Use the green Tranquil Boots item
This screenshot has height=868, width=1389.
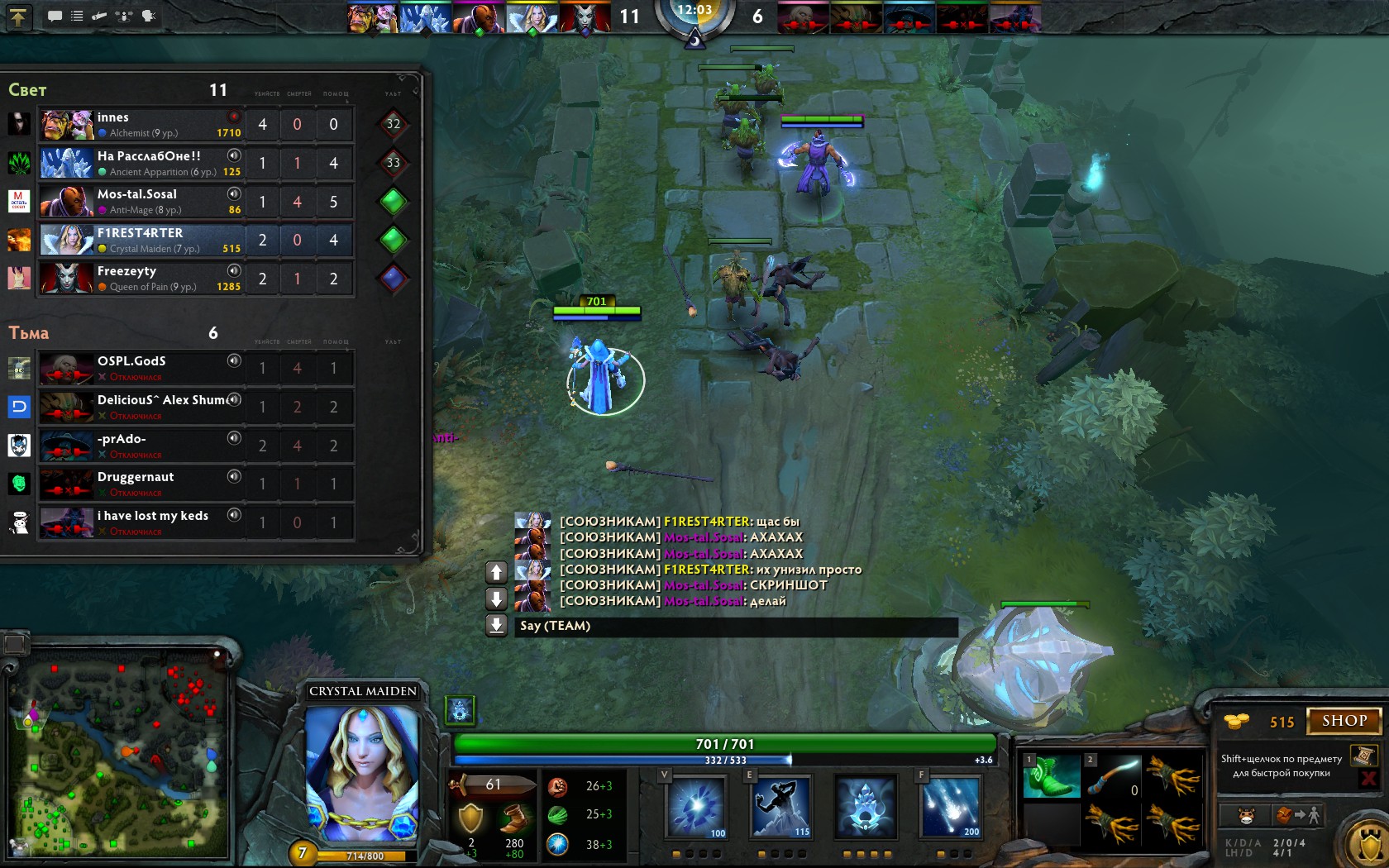coord(1051,776)
